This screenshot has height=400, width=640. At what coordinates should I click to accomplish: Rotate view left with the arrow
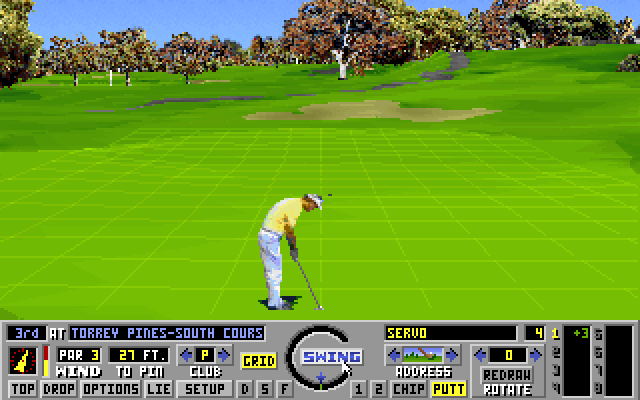[x=479, y=354]
